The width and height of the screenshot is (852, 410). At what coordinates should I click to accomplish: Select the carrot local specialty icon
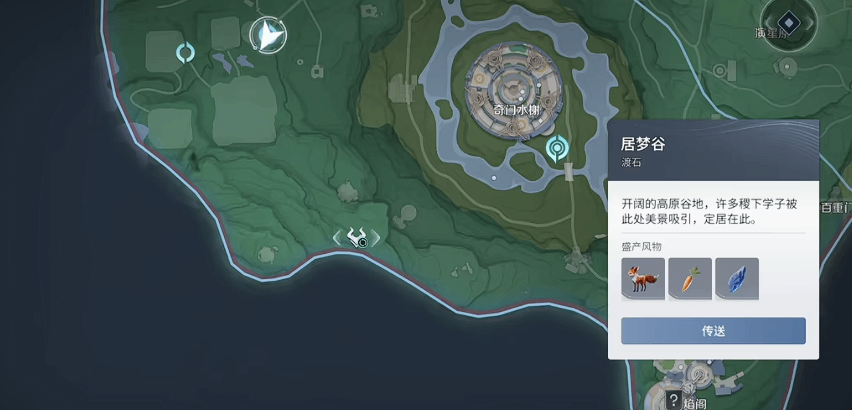click(x=690, y=279)
